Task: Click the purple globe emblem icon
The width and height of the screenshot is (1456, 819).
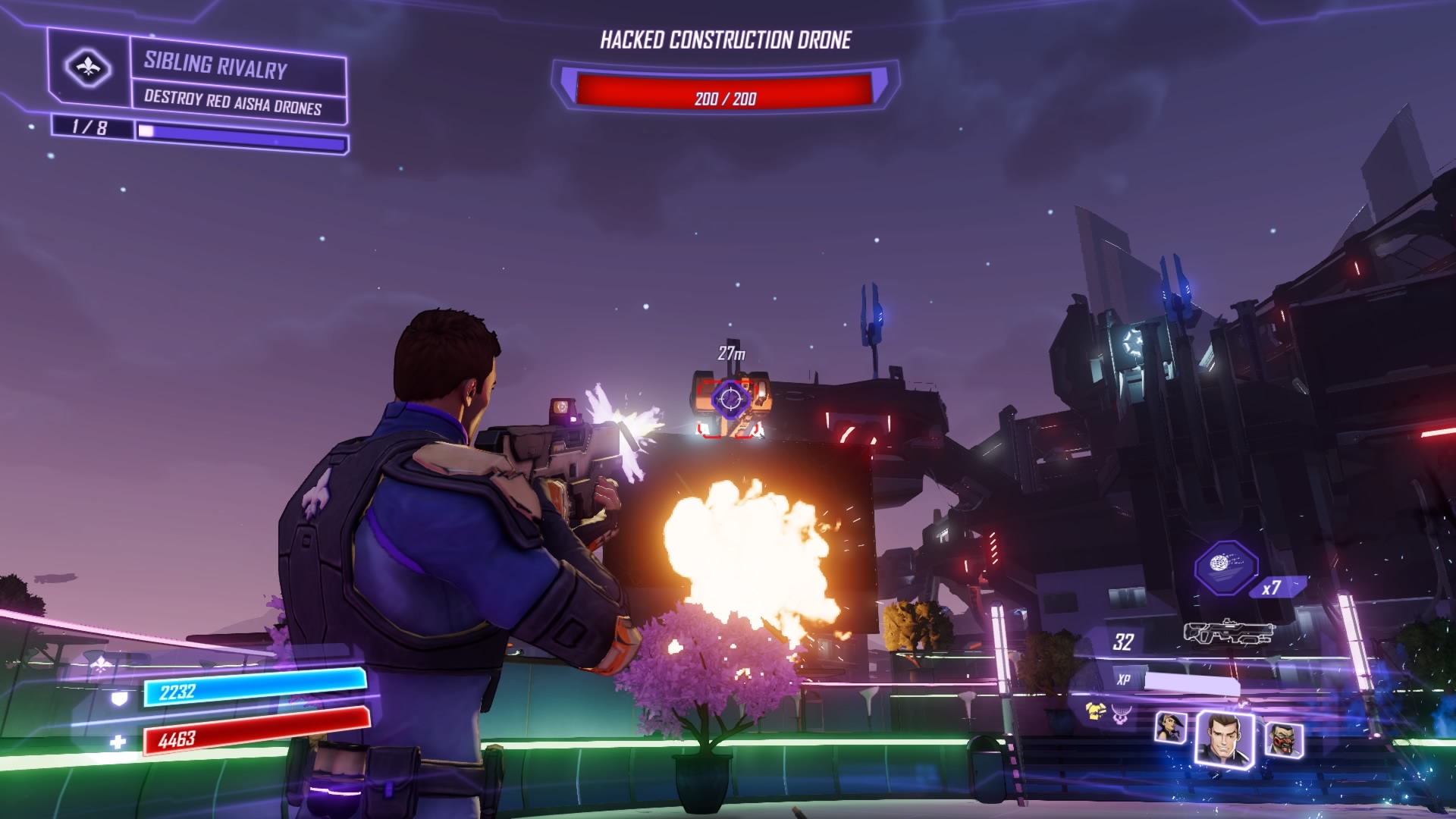Action: 1122,713
